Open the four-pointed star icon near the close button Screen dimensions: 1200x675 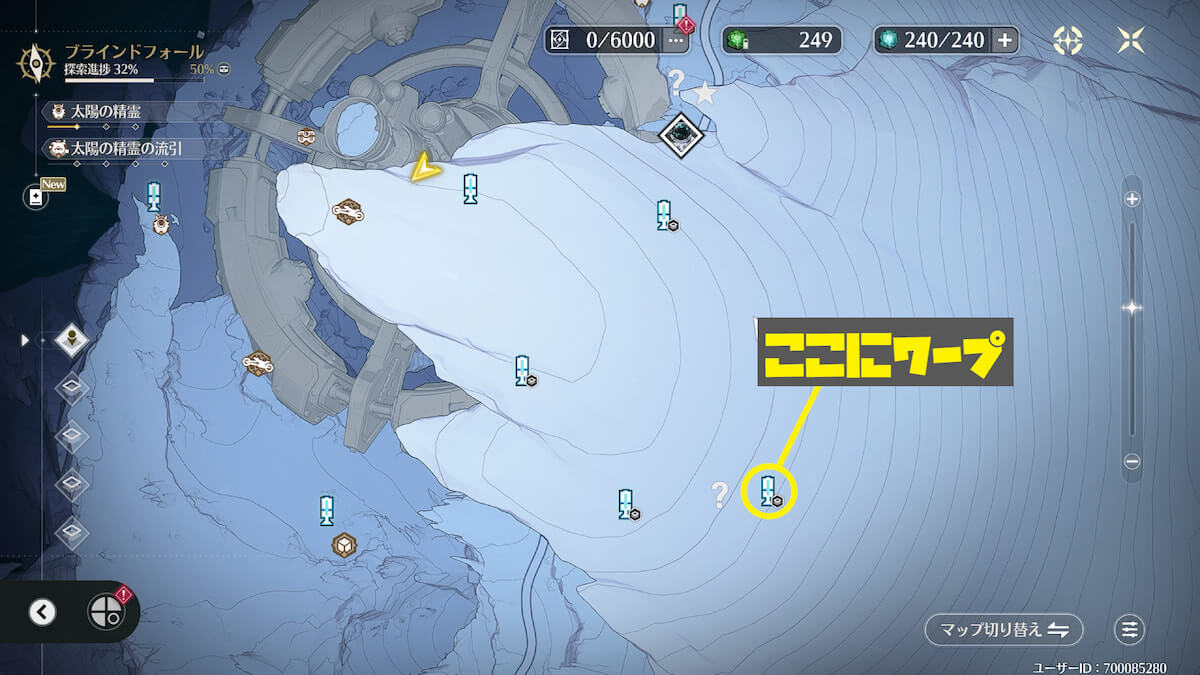[1068, 40]
